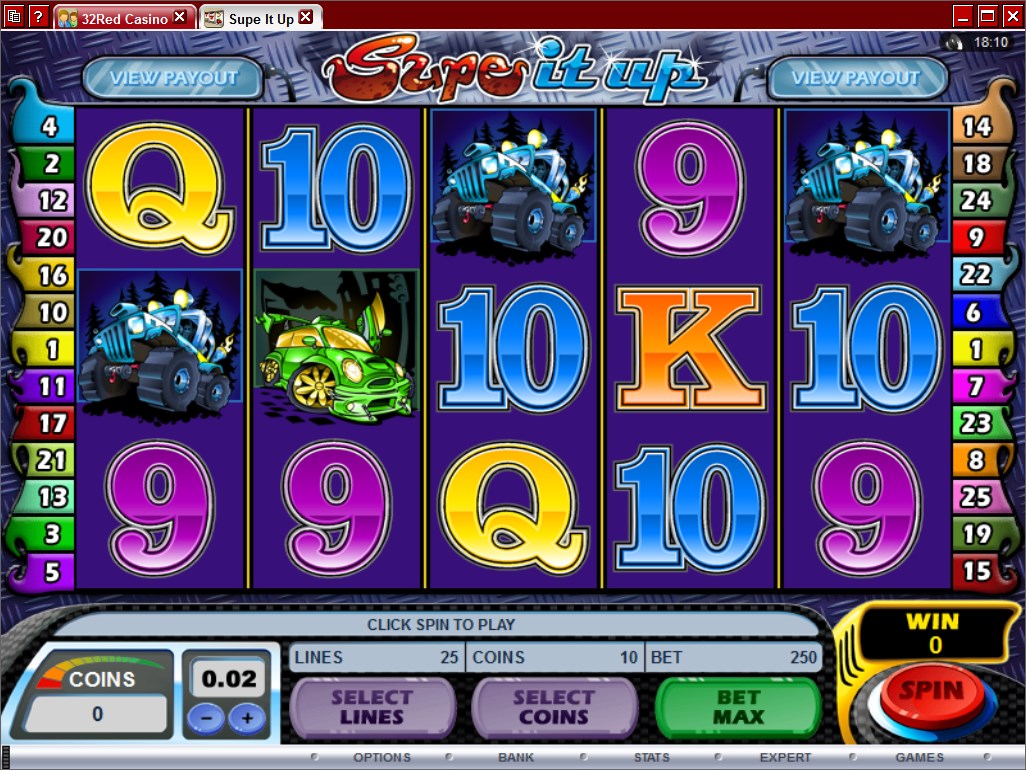The height and width of the screenshot is (770, 1026).
Task: Show the STATS menu
Action: 651,757
